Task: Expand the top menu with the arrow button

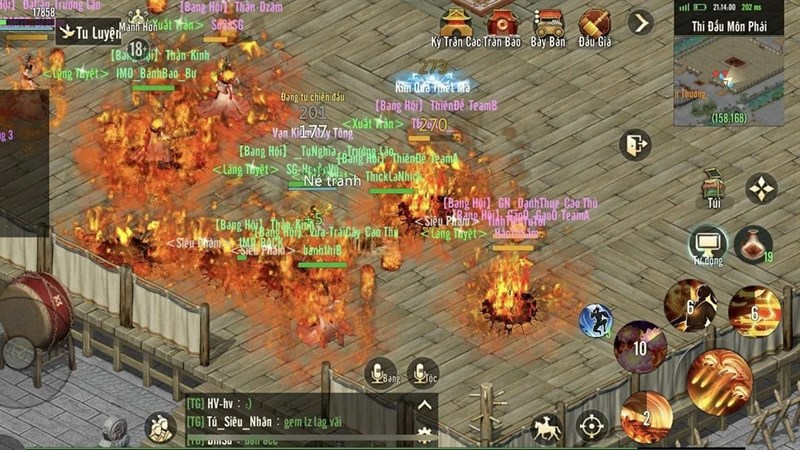Action: 640,22
